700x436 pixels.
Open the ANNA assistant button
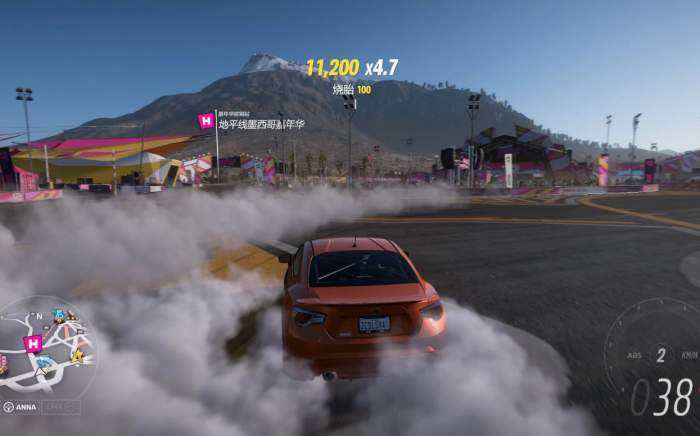click(x=20, y=407)
